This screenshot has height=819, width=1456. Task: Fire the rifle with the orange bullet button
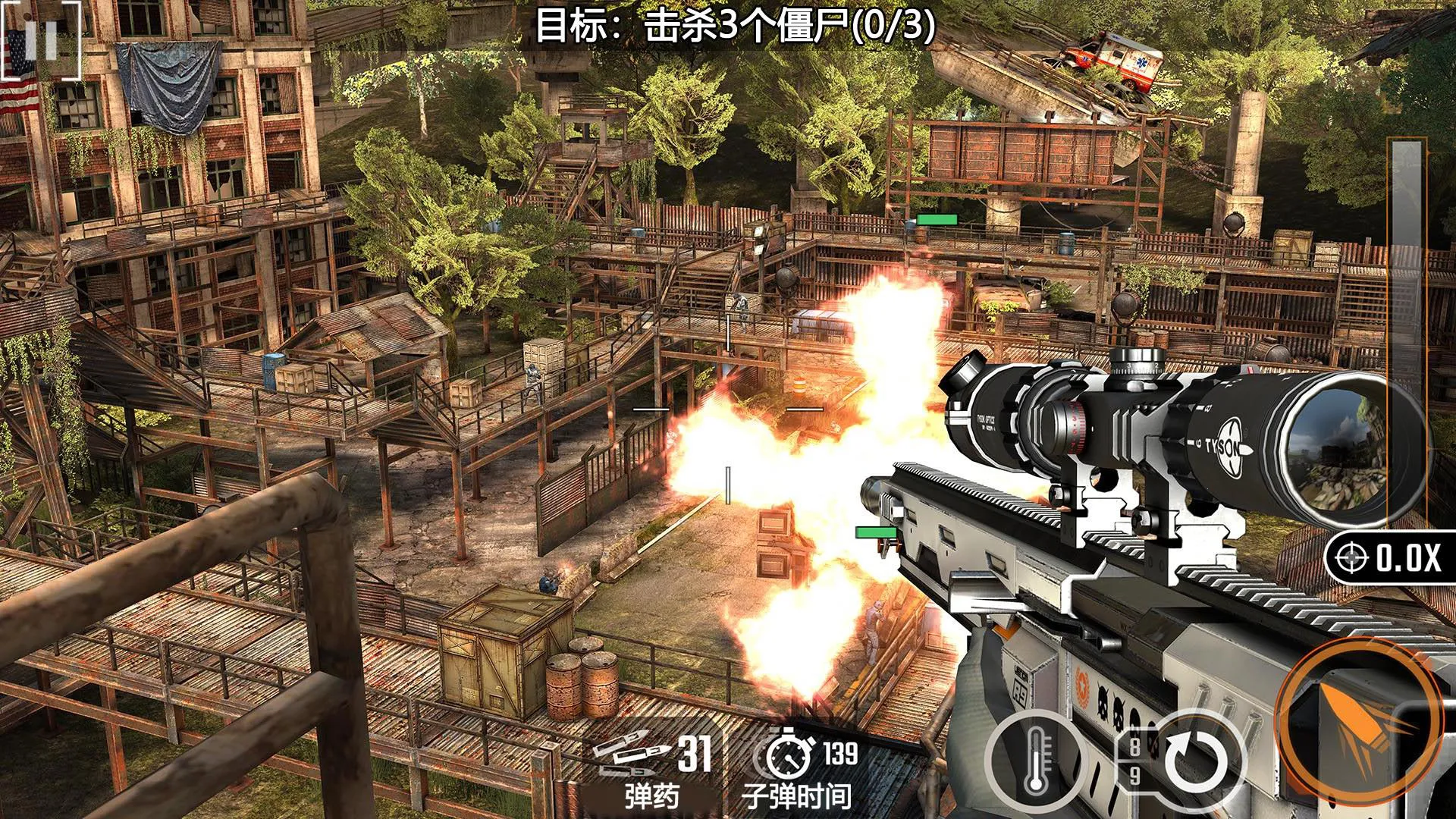(1359, 721)
